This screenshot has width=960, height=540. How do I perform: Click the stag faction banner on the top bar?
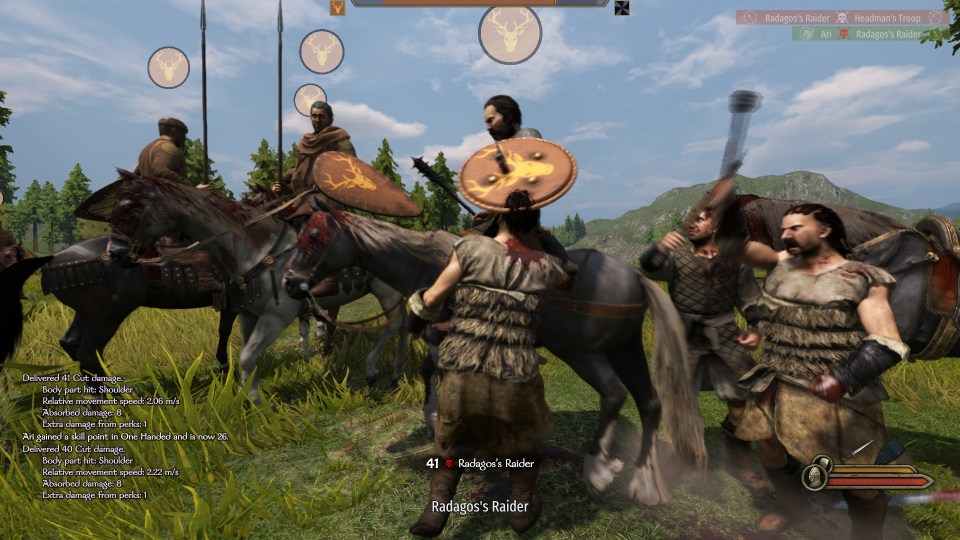(338, 8)
